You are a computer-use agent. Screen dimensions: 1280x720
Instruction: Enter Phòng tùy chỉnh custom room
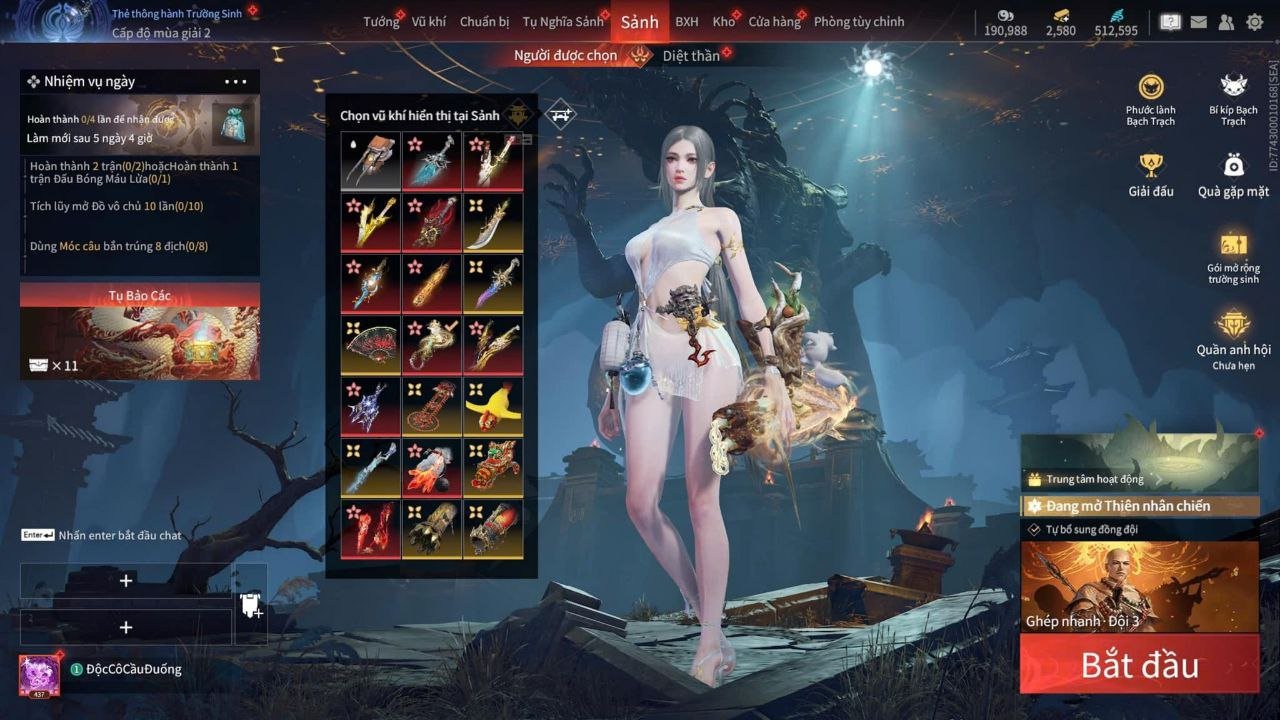point(859,22)
